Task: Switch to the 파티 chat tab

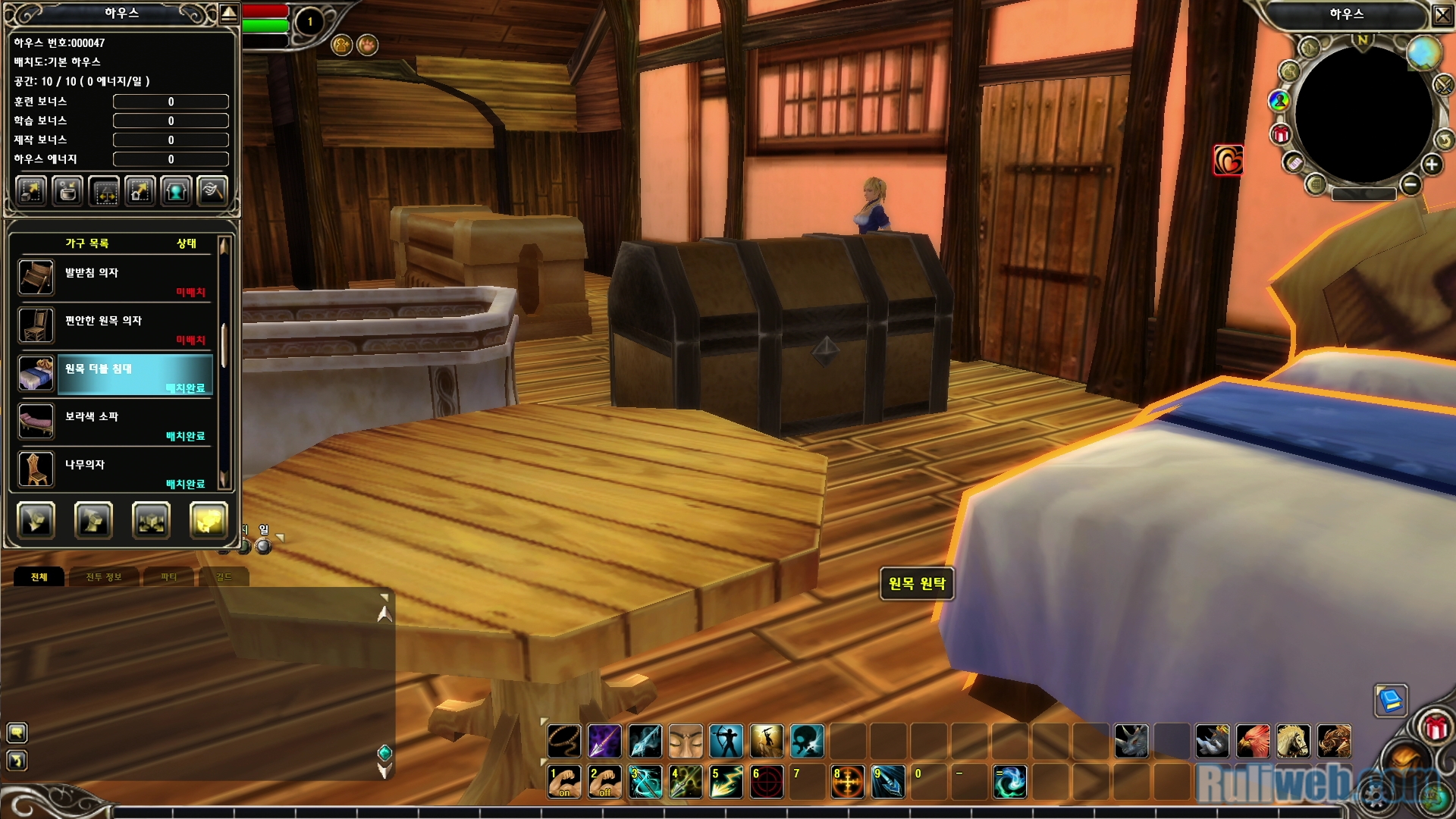Action: 168,577
